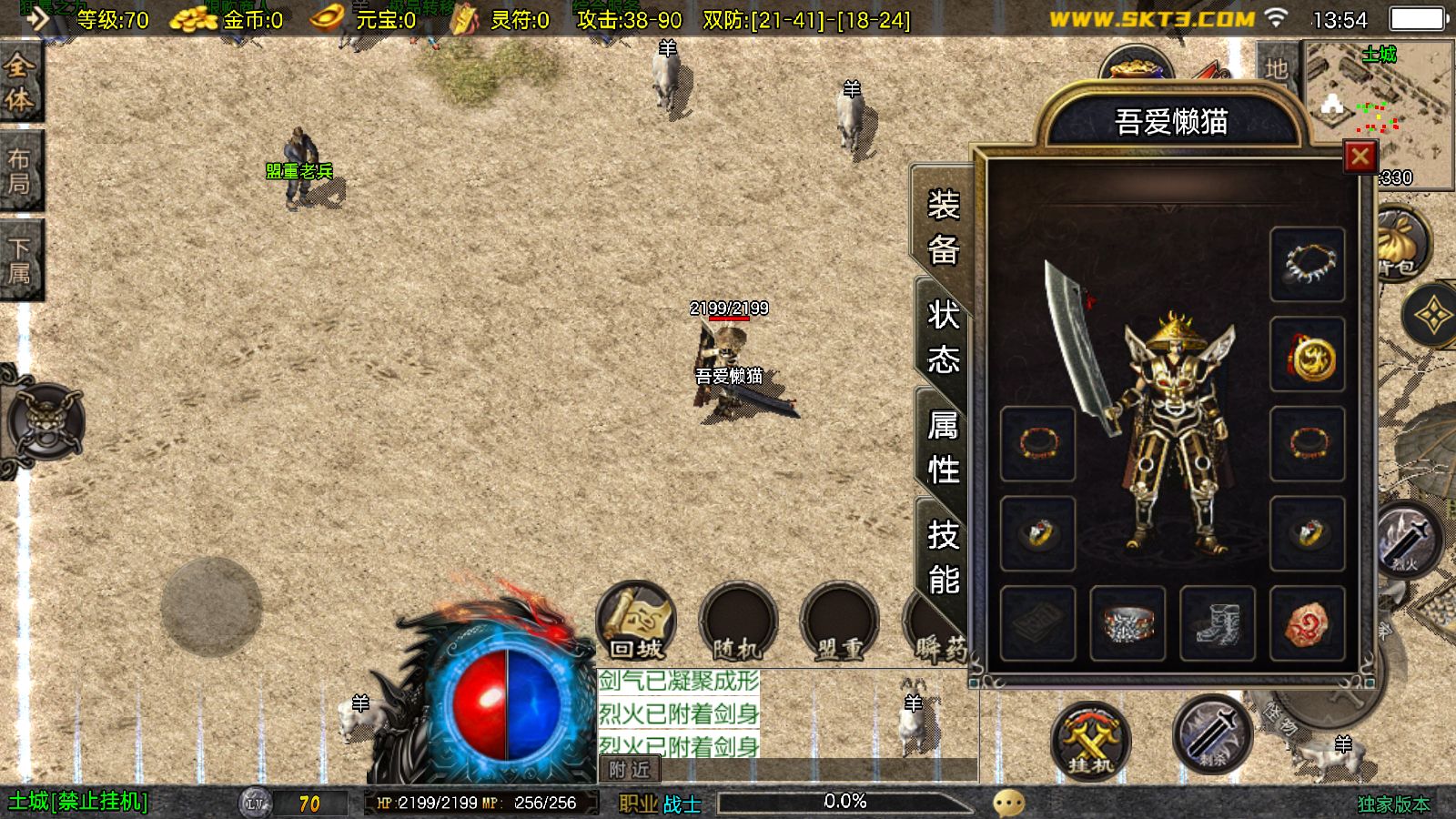Open the 状态 status tab
1456x819 pixels.
(943, 339)
